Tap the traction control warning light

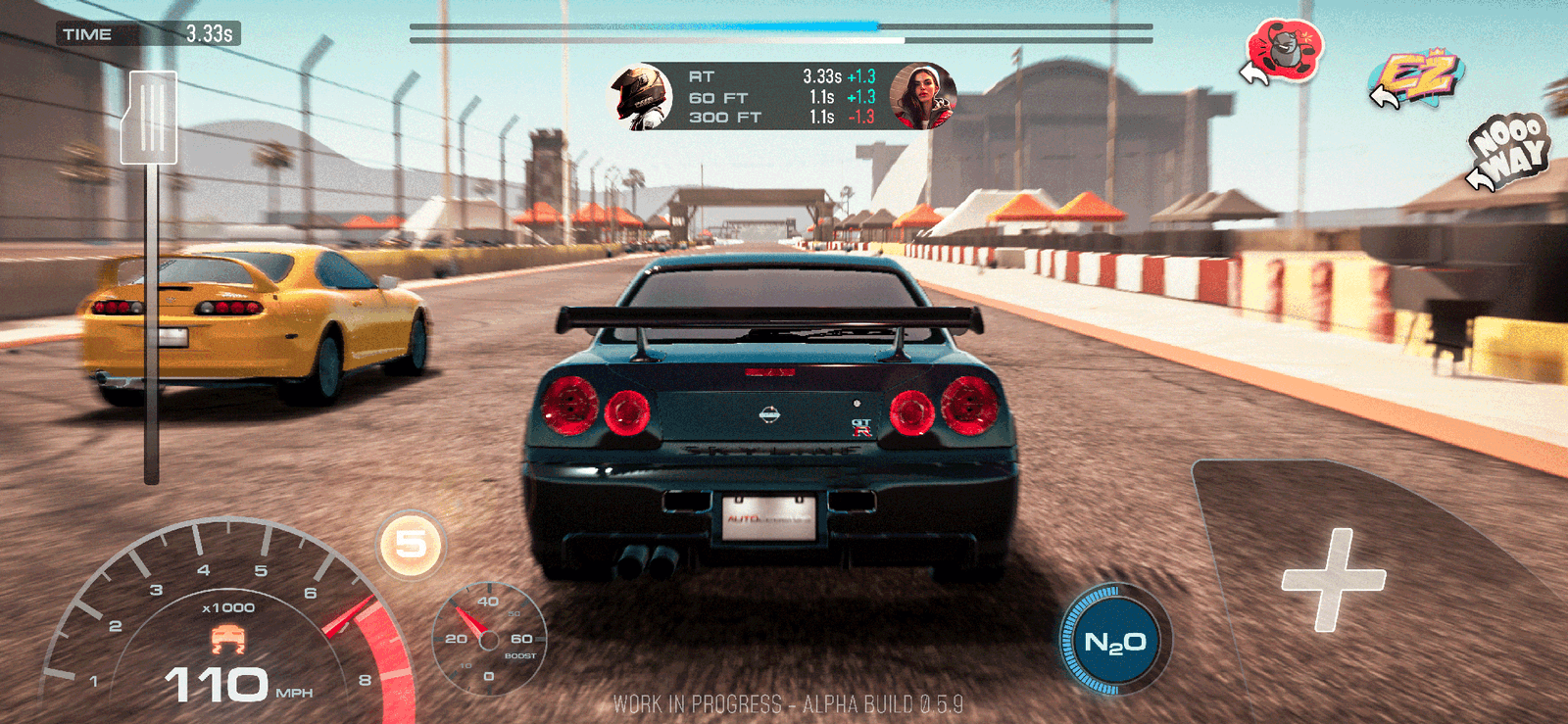[227, 636]
